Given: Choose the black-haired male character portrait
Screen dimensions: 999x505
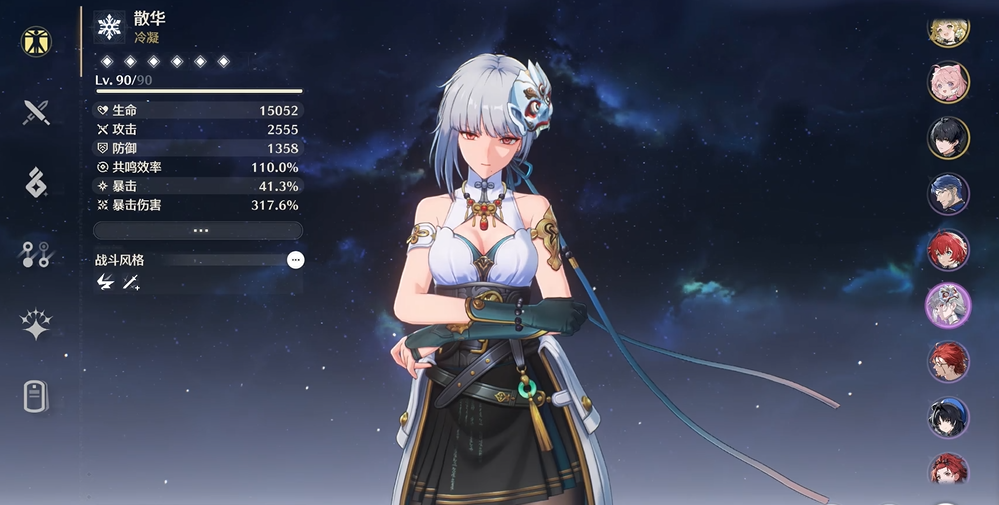Looking at the screenshot, I should 947,138.
